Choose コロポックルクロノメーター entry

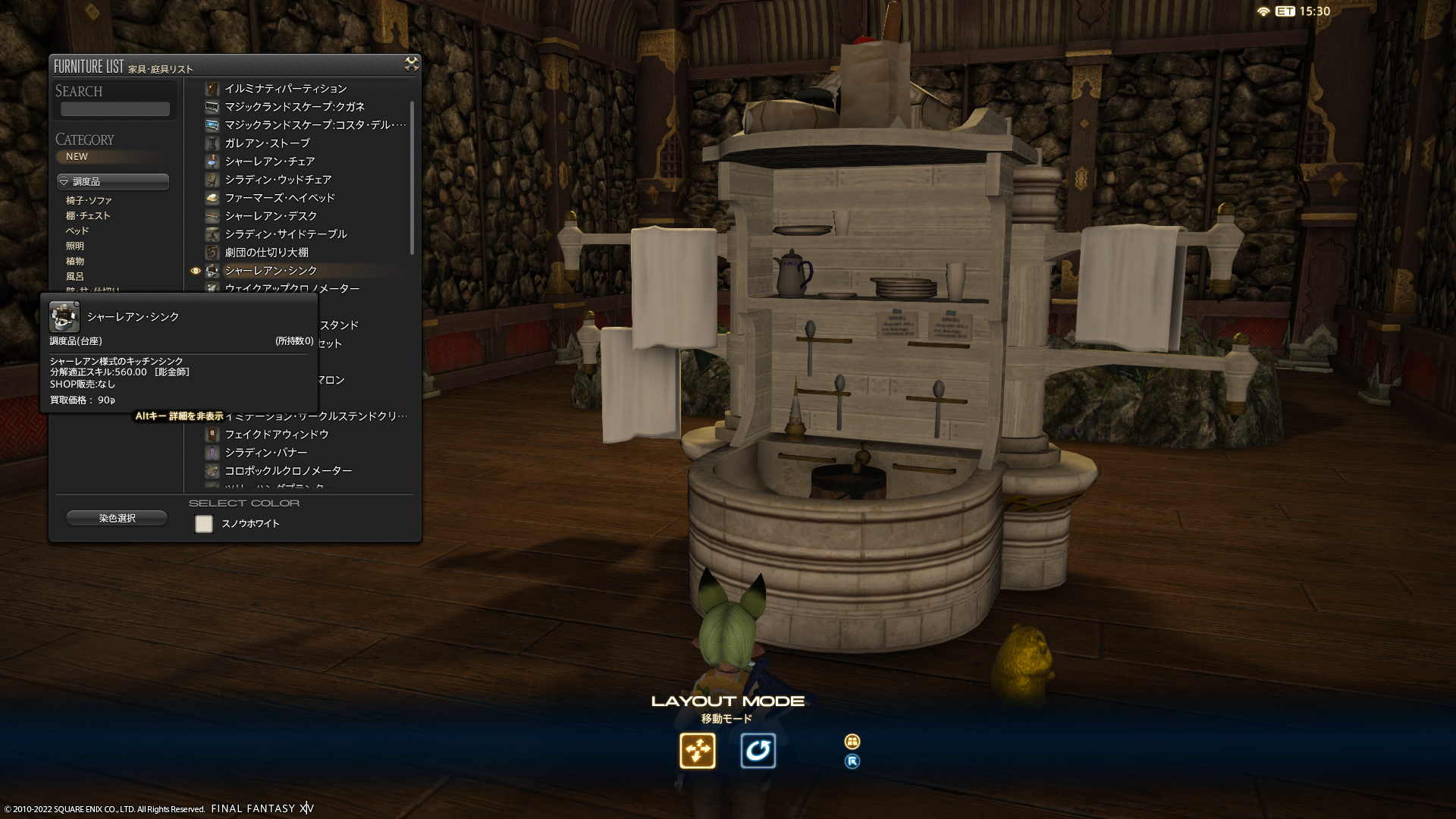click(x=287, y=471)
